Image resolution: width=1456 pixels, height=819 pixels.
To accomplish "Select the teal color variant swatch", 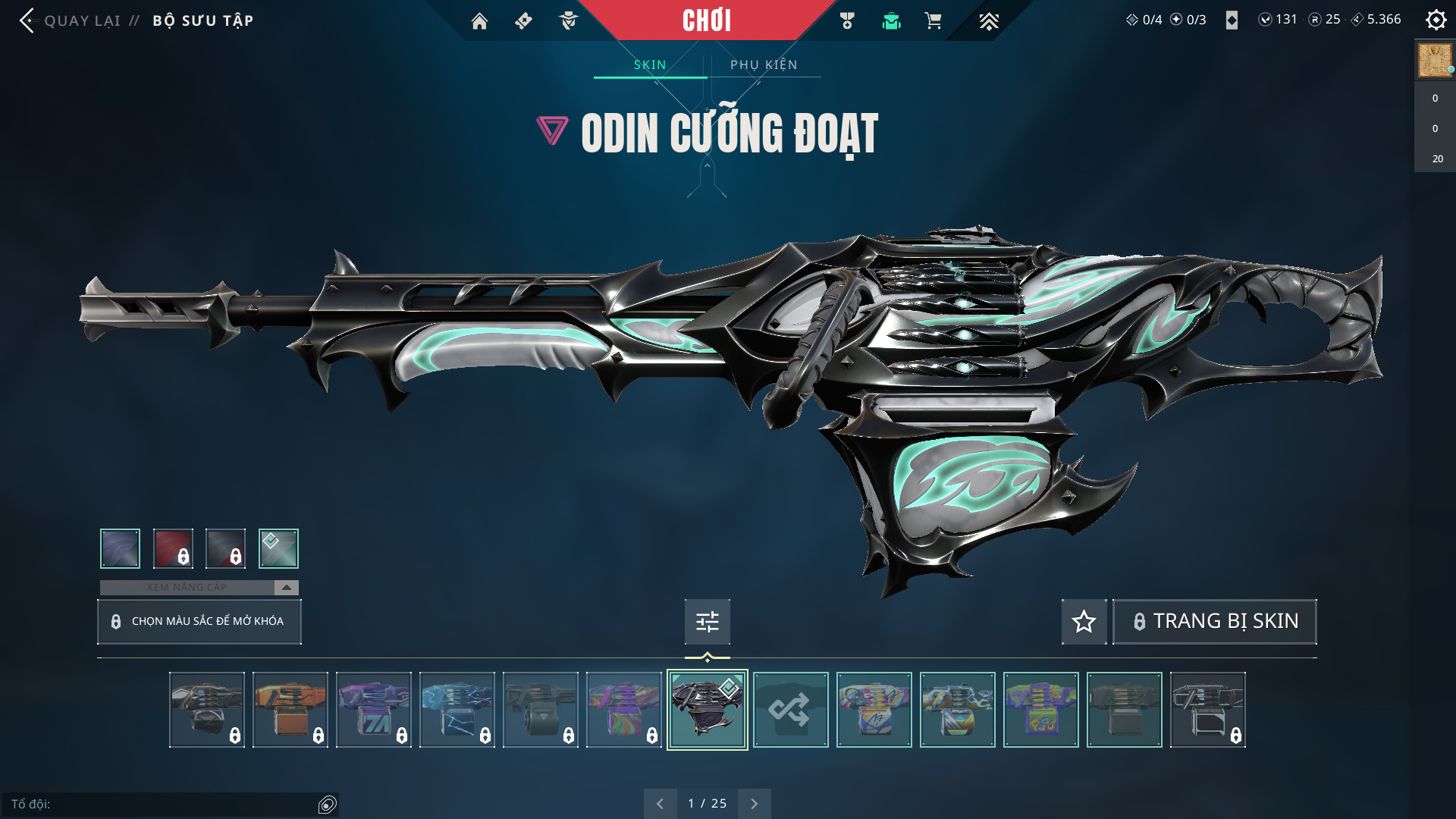I will 278,548.
